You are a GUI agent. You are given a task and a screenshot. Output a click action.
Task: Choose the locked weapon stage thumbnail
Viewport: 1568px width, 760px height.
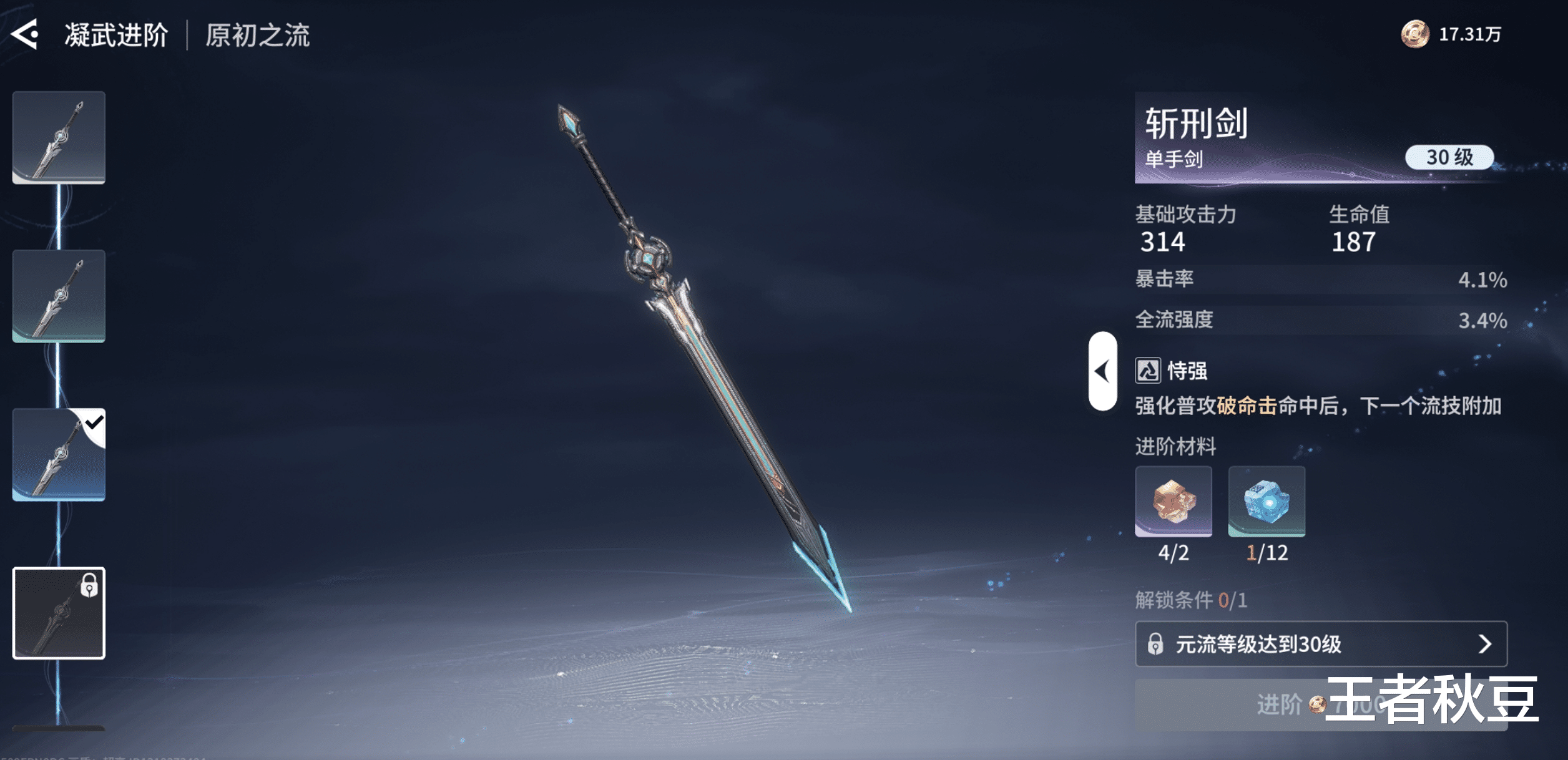click(x=59, y=613)
